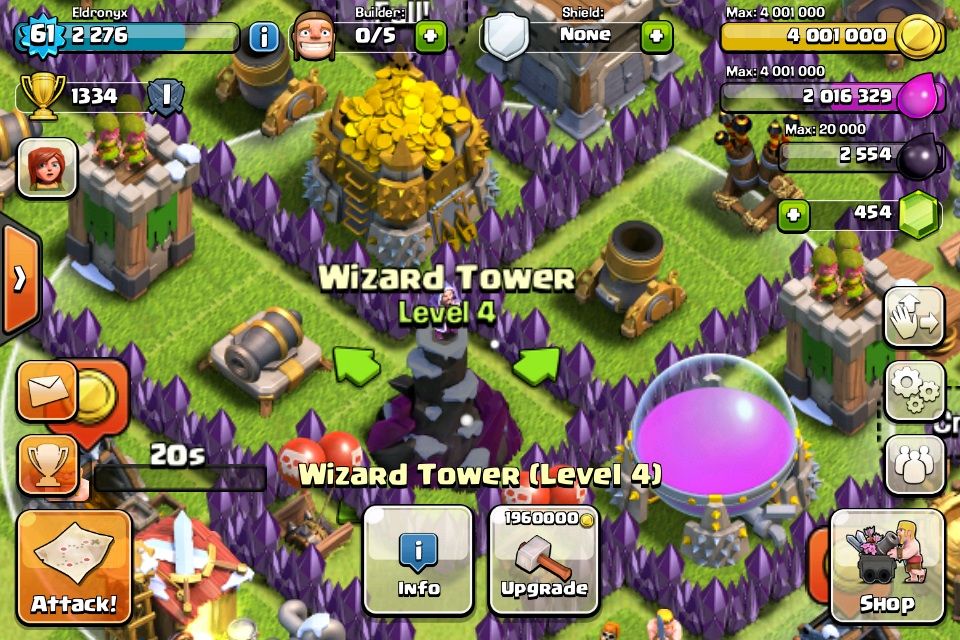Open the trophy league shield badge
960x640 pixels.
point(164,97)
